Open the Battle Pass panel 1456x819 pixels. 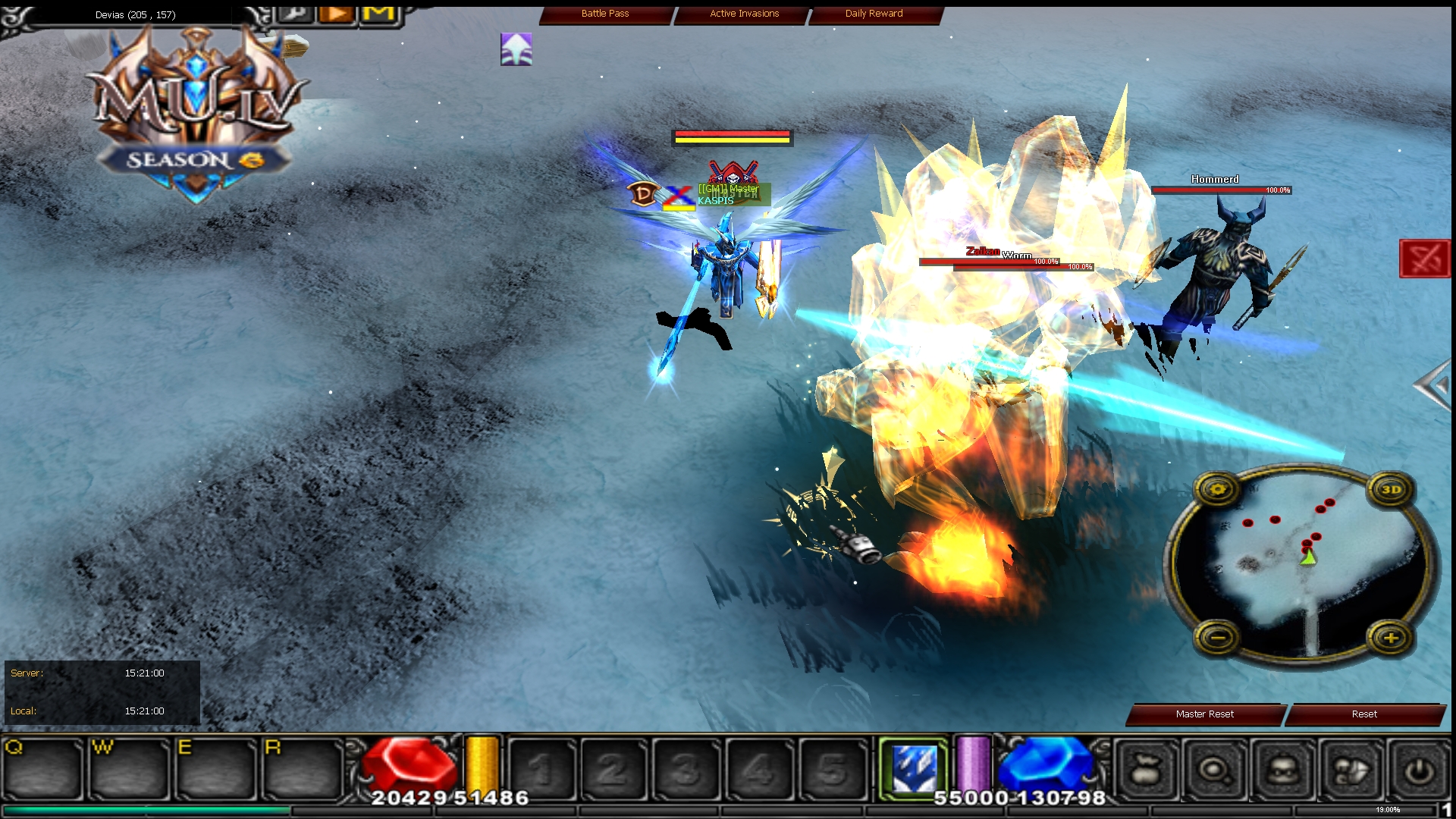[x=605, y=14]
